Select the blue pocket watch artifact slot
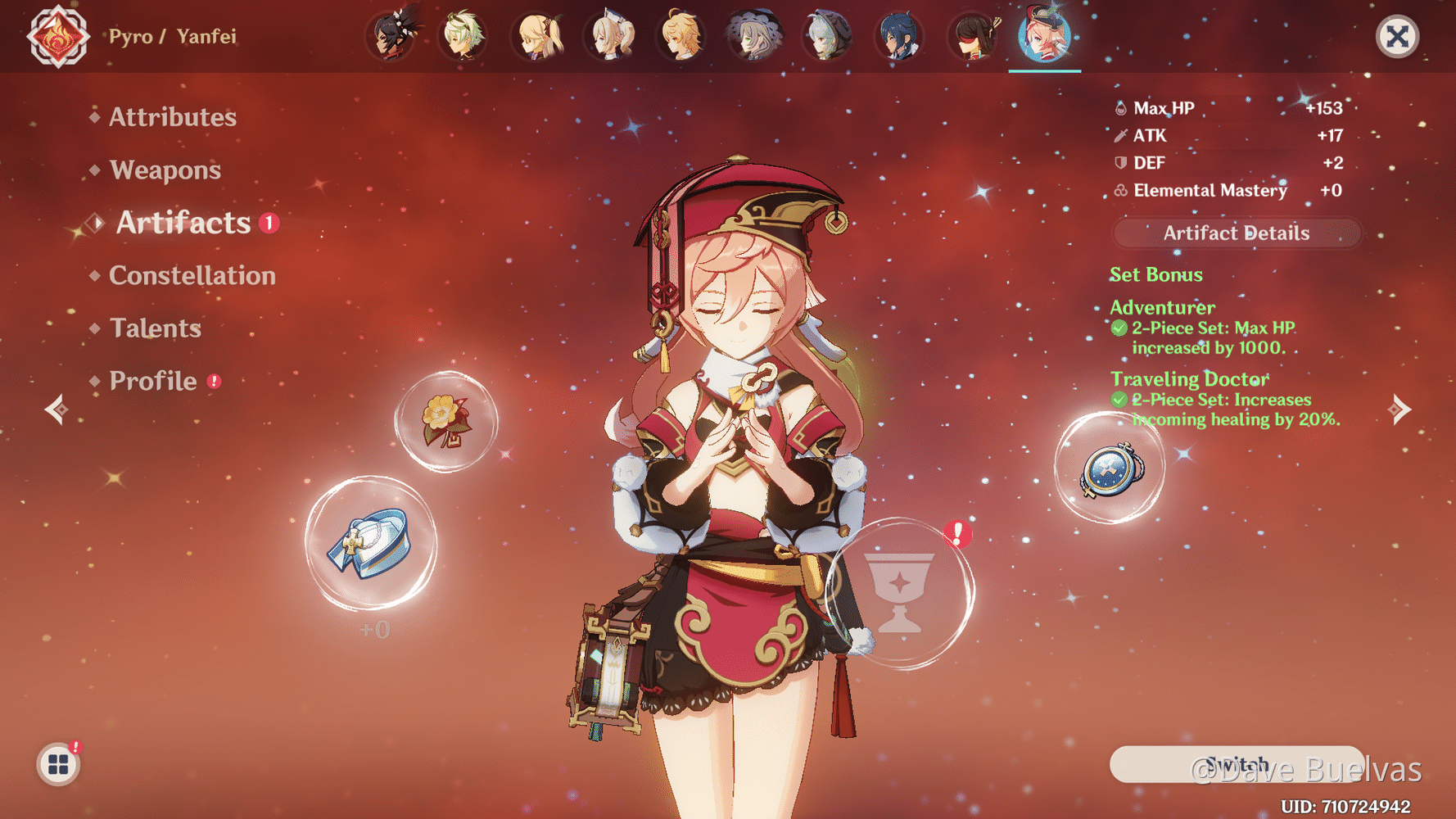The width and height of the screenshot is (1456, 819). (1110, 469)
